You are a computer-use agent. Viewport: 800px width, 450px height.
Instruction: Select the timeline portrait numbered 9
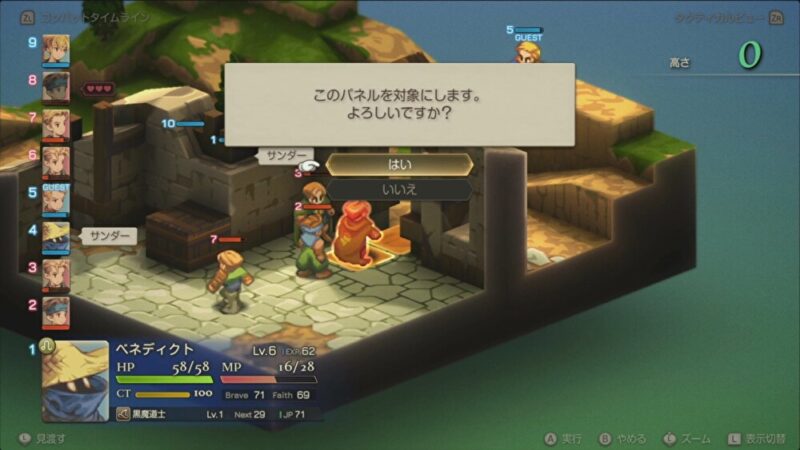[x=56, y=50]
